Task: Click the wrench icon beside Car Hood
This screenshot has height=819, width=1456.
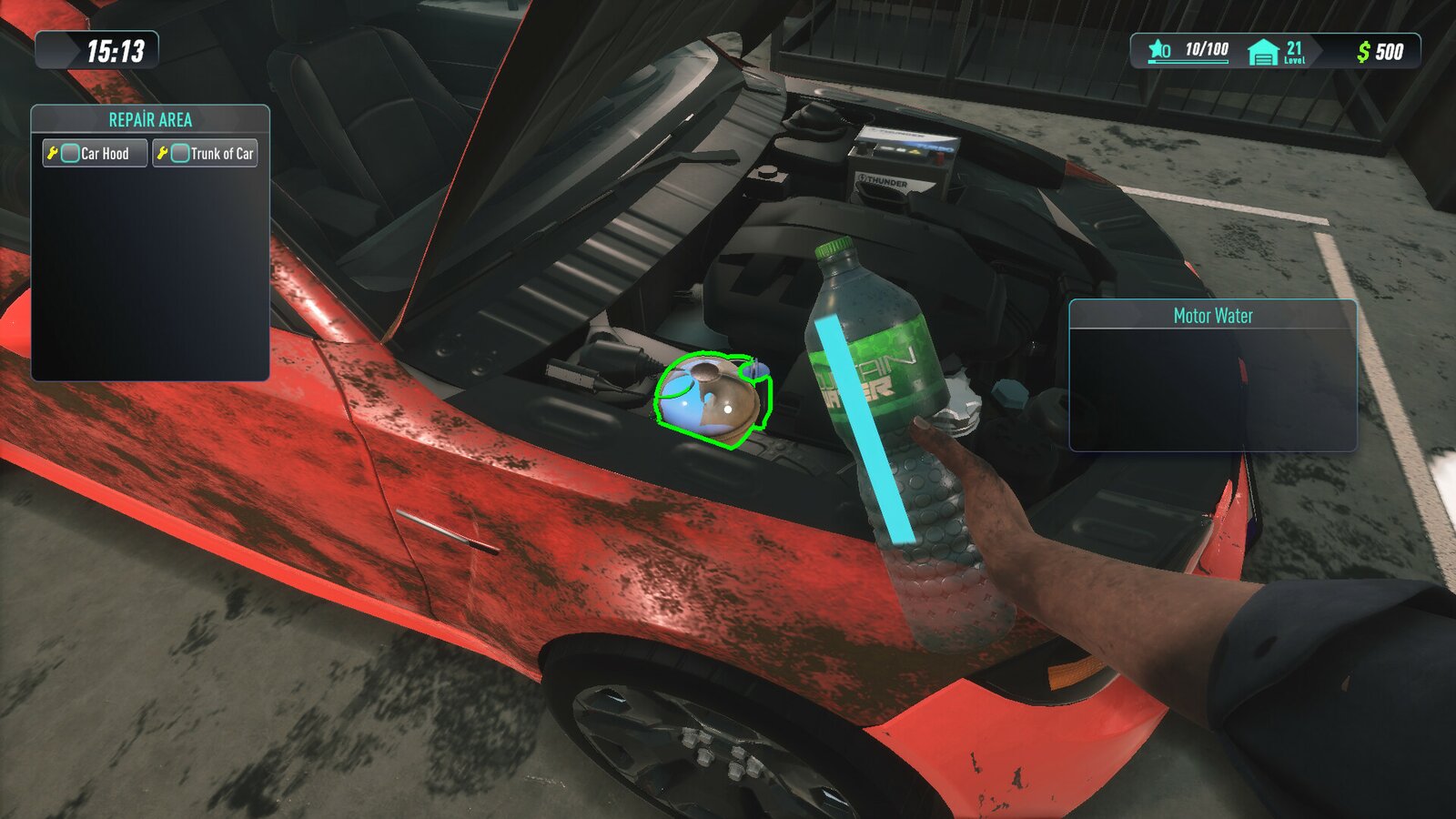Action: 54,153
